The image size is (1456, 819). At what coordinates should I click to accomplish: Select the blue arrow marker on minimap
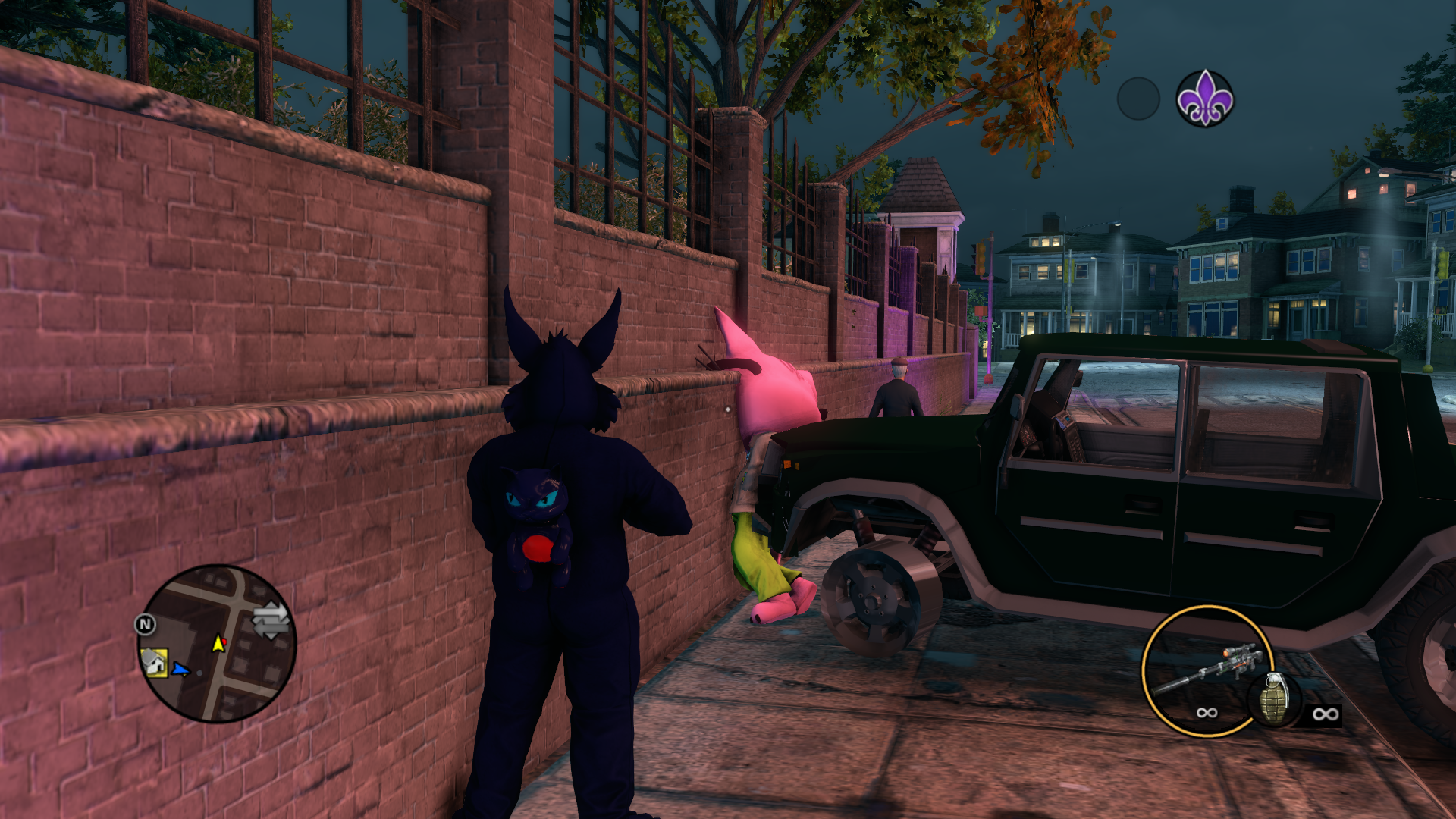180,669
